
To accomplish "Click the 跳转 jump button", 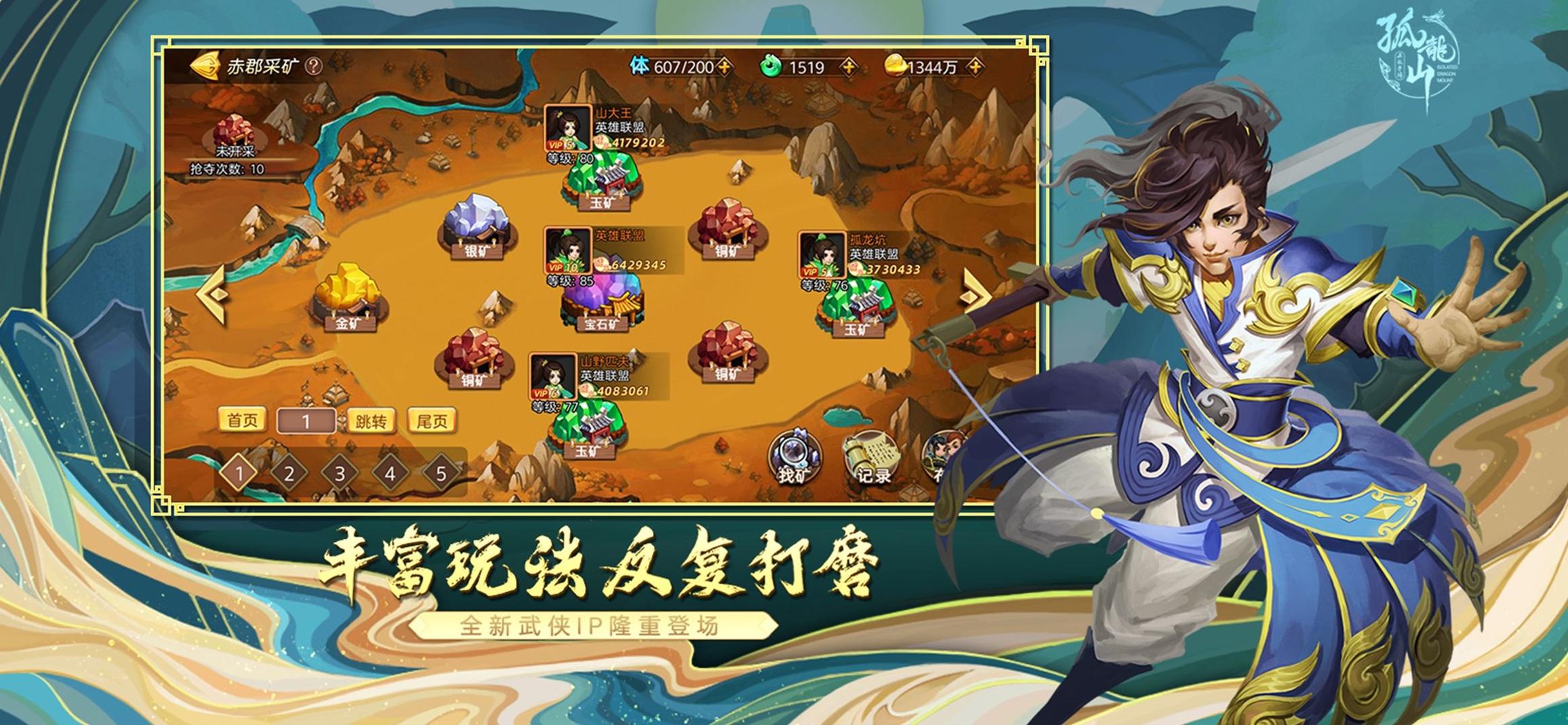I will [x=371, y=420].
